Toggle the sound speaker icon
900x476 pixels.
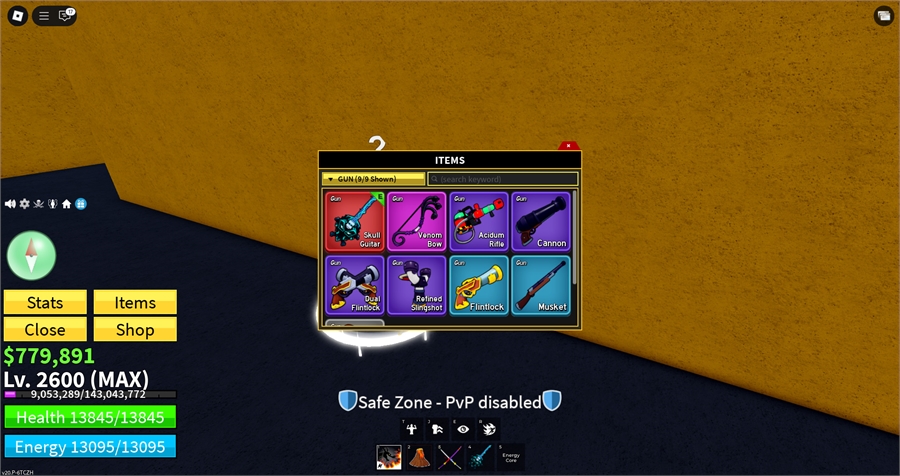(x=11, y=204)
